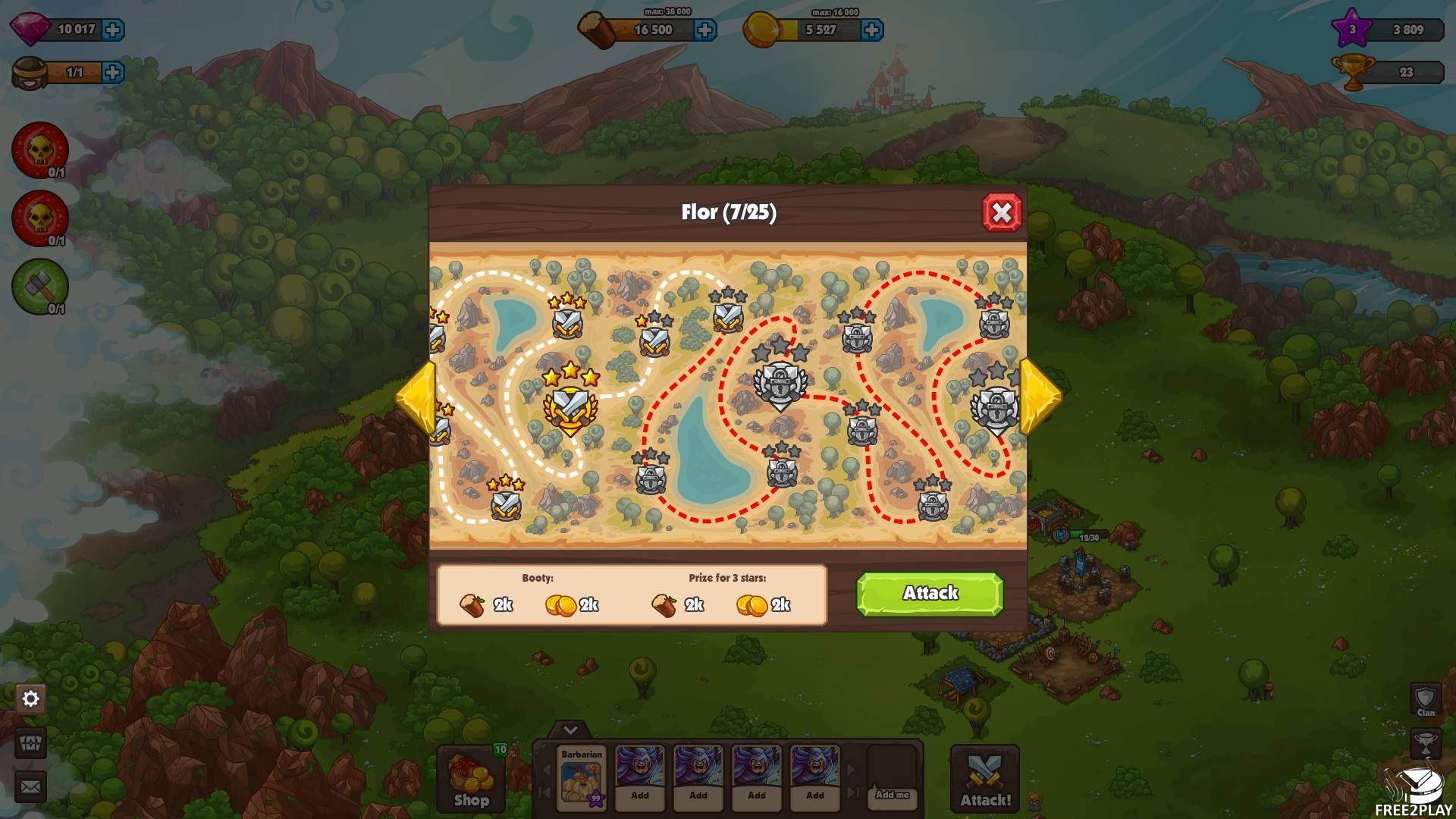Click the Add me button
Screen dimensions: 1456x819
892,794
